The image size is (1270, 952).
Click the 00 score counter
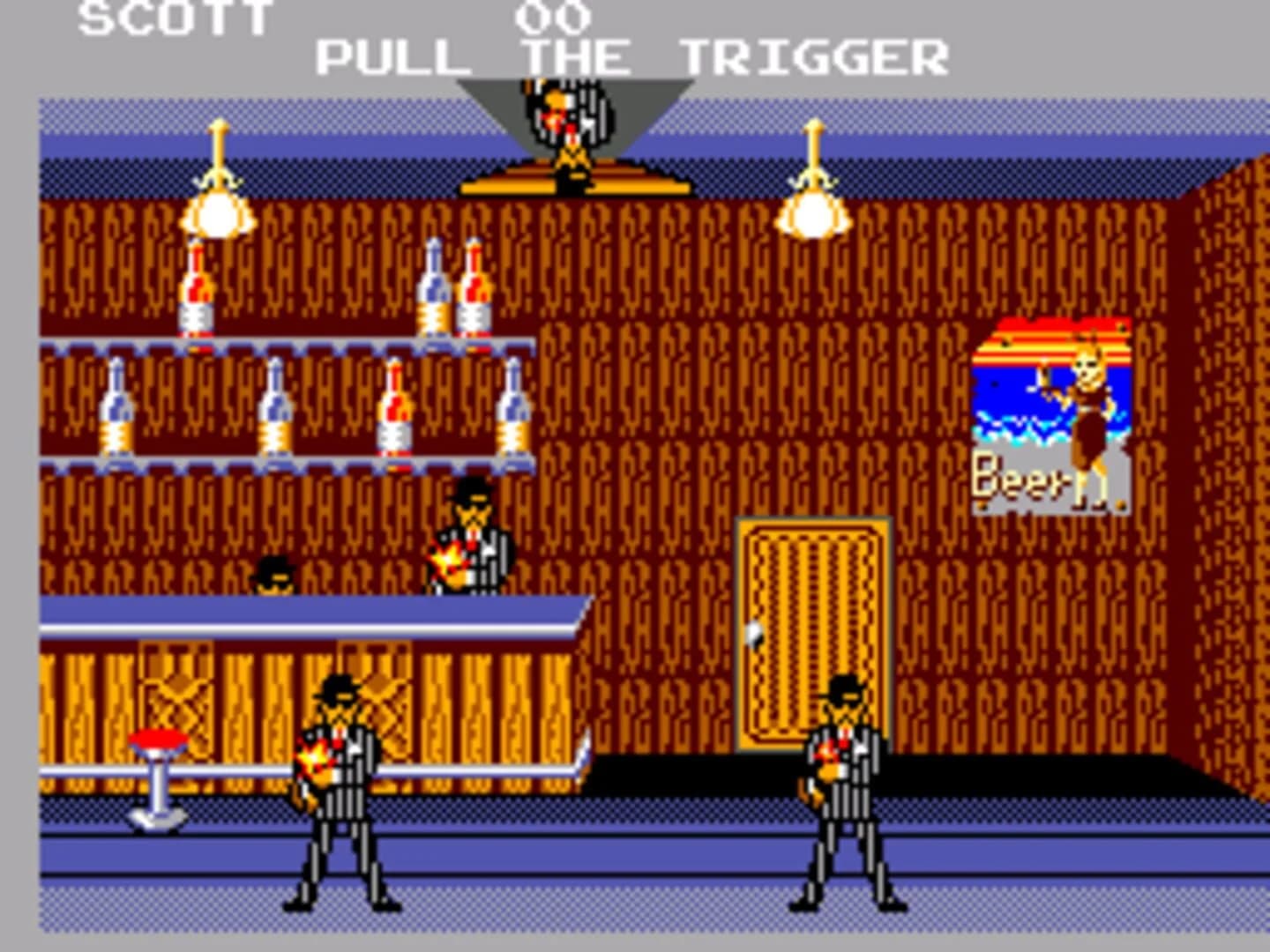point(551,14)
